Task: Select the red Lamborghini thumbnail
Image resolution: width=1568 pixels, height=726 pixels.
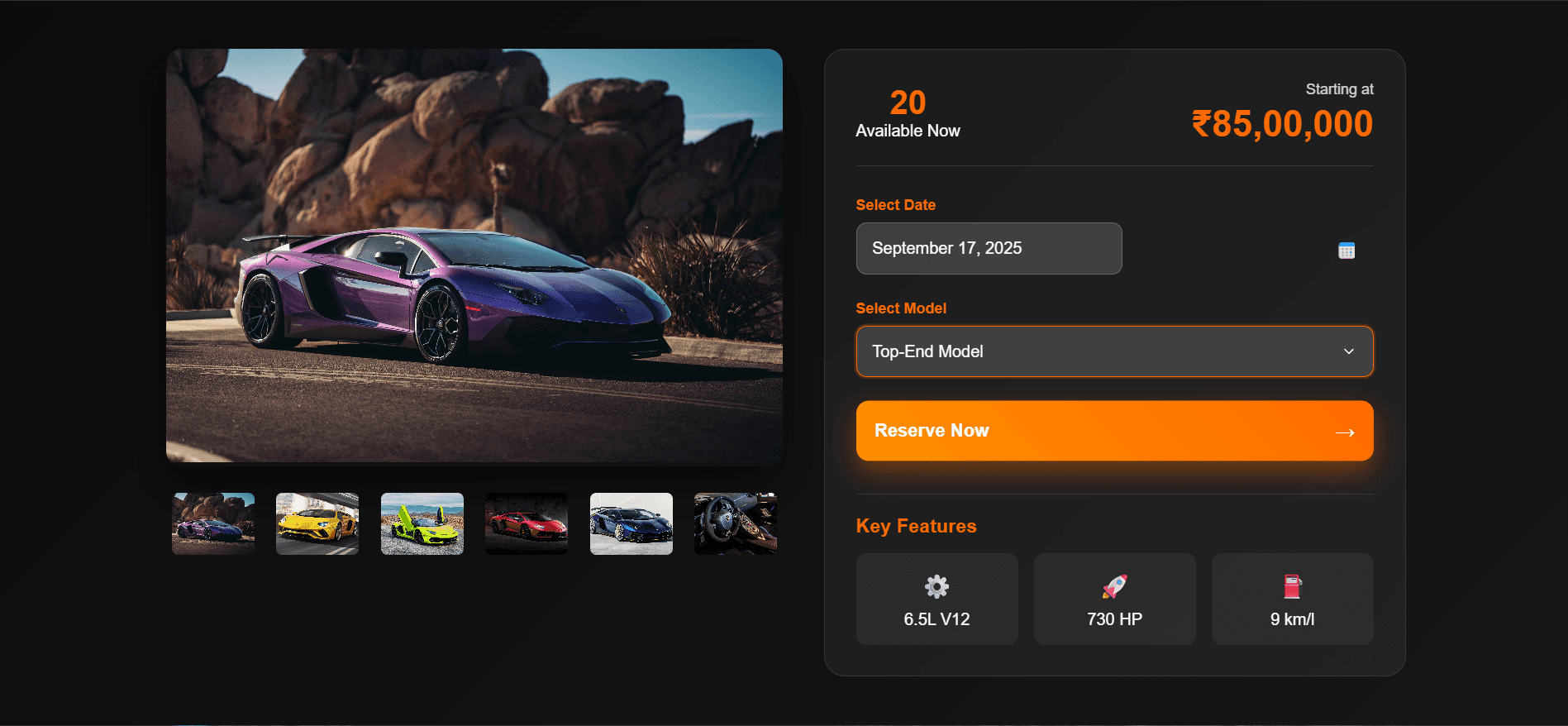Action: point(527,523)
